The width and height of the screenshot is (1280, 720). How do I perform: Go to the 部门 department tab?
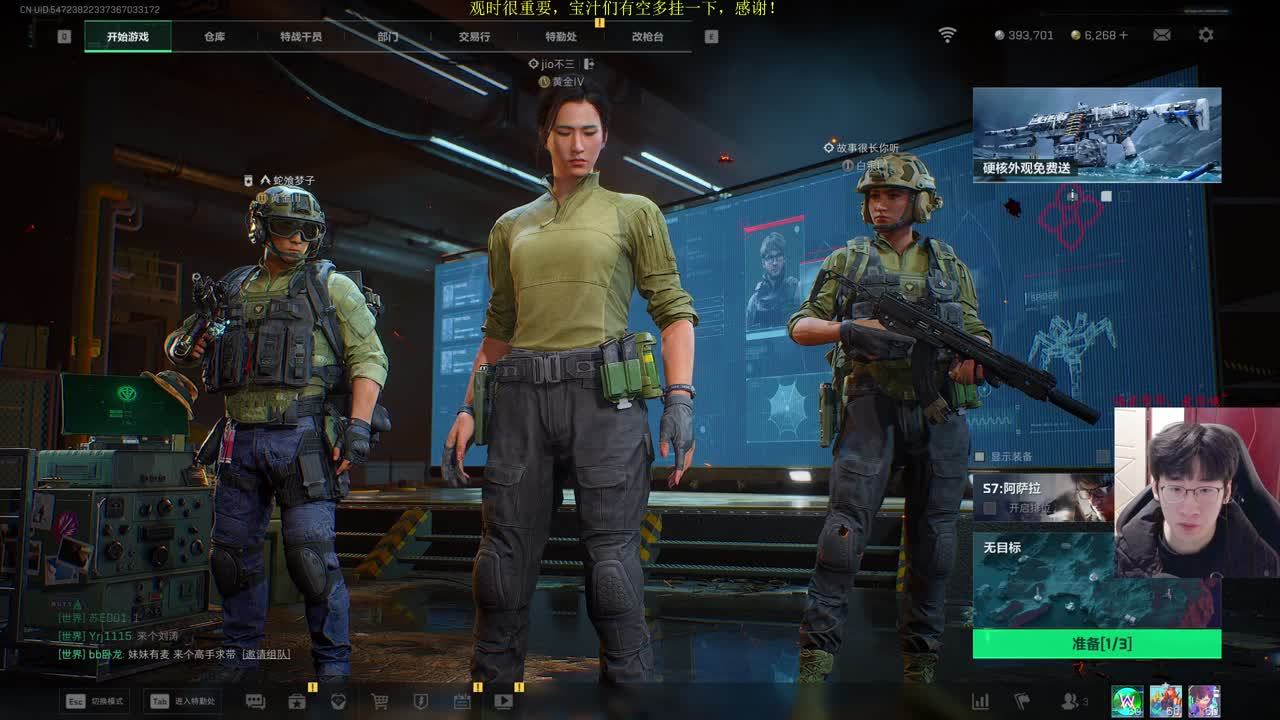pos(388,37)
